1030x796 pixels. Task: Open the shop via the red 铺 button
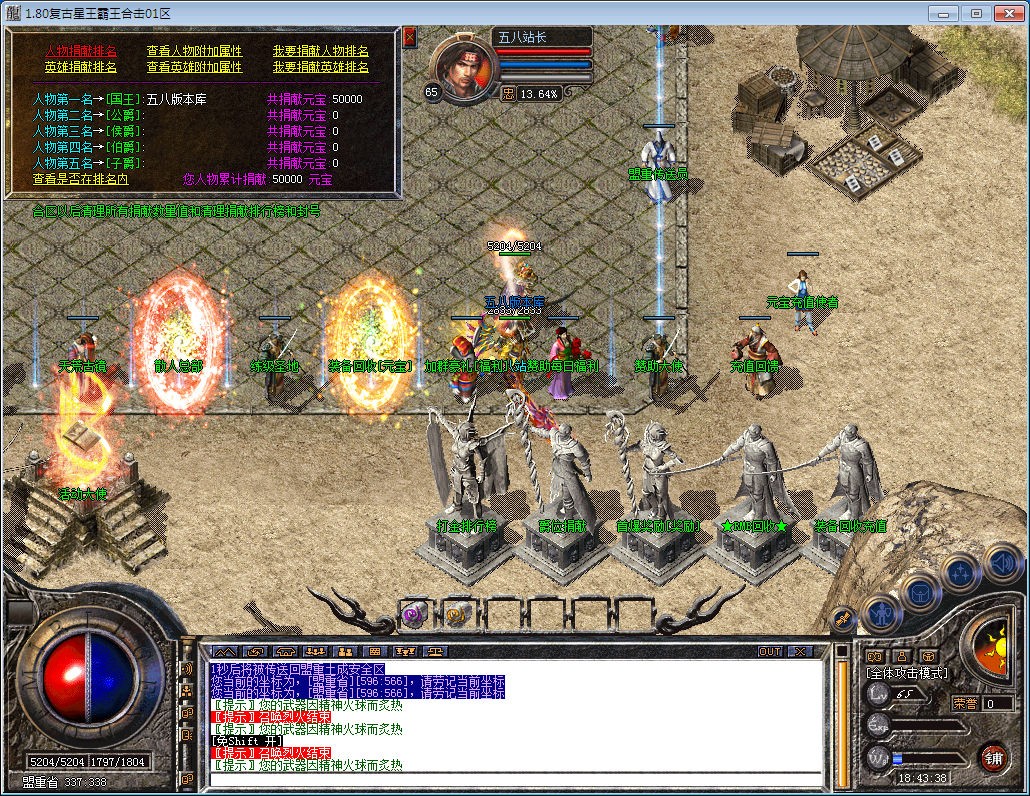[x=993, y=757]
